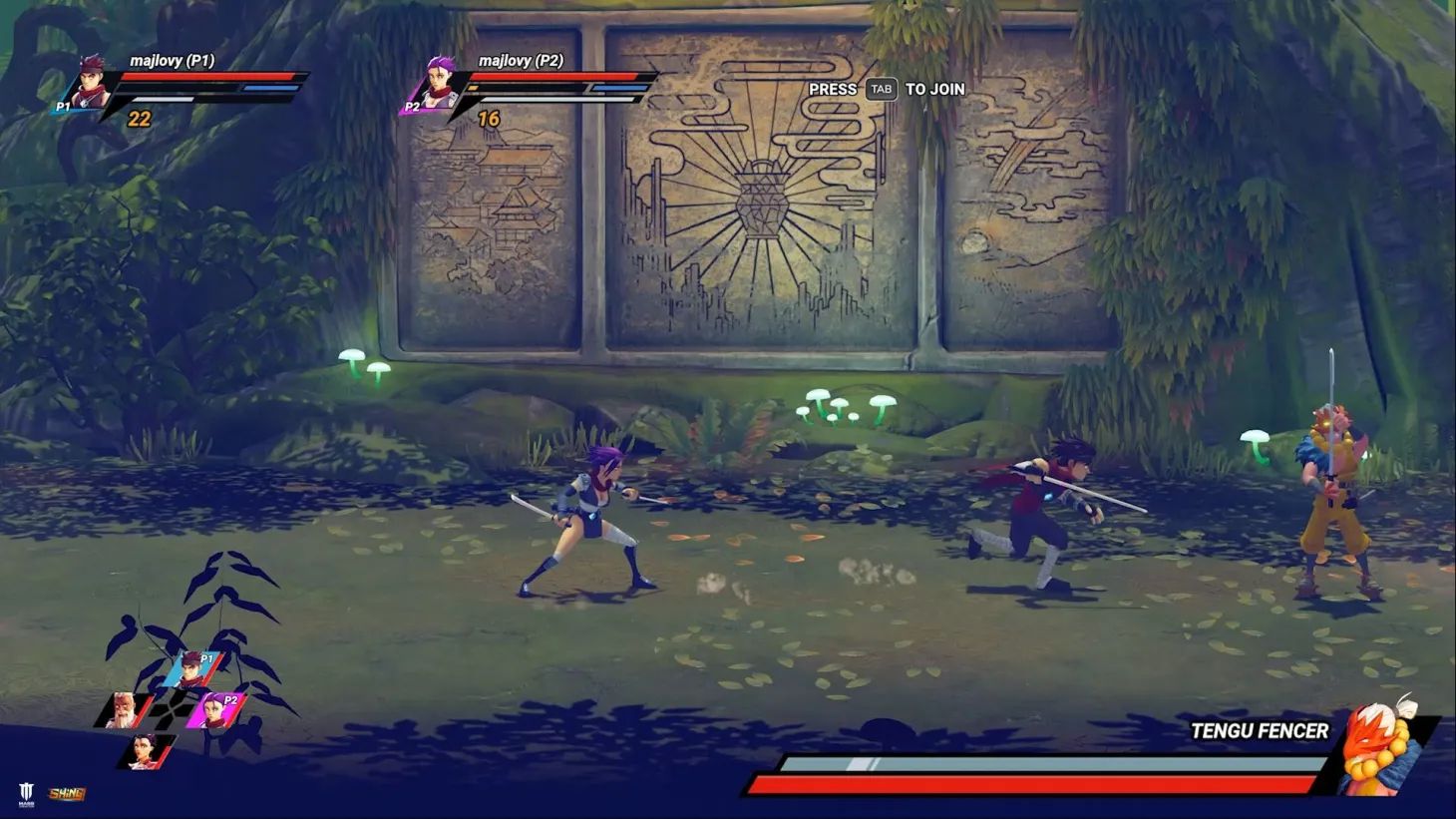
Task: Click the majlovy (P2) player name
Action: (523, 60)
